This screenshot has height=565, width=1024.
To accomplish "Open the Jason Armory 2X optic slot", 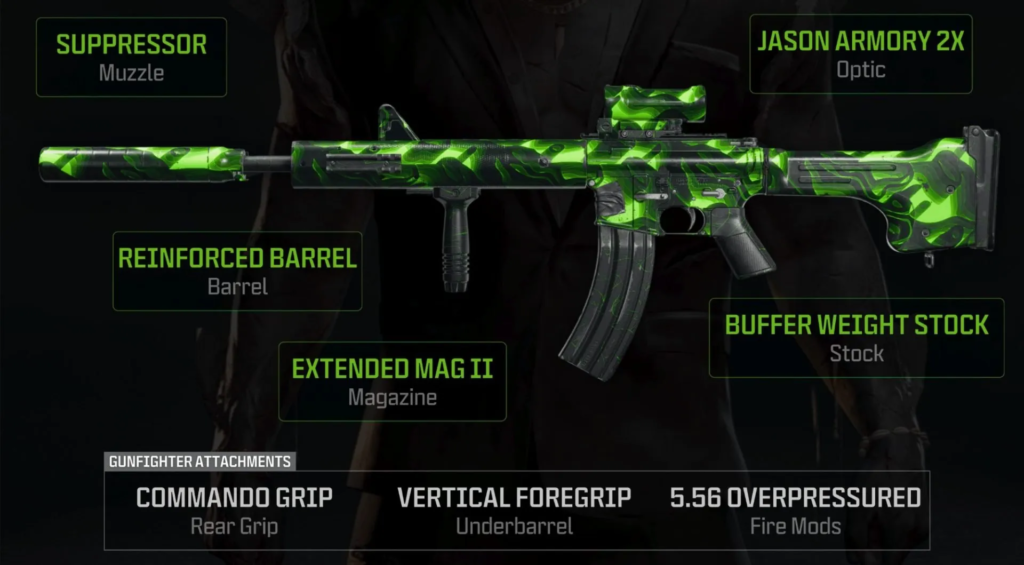I will pos(861,54).
